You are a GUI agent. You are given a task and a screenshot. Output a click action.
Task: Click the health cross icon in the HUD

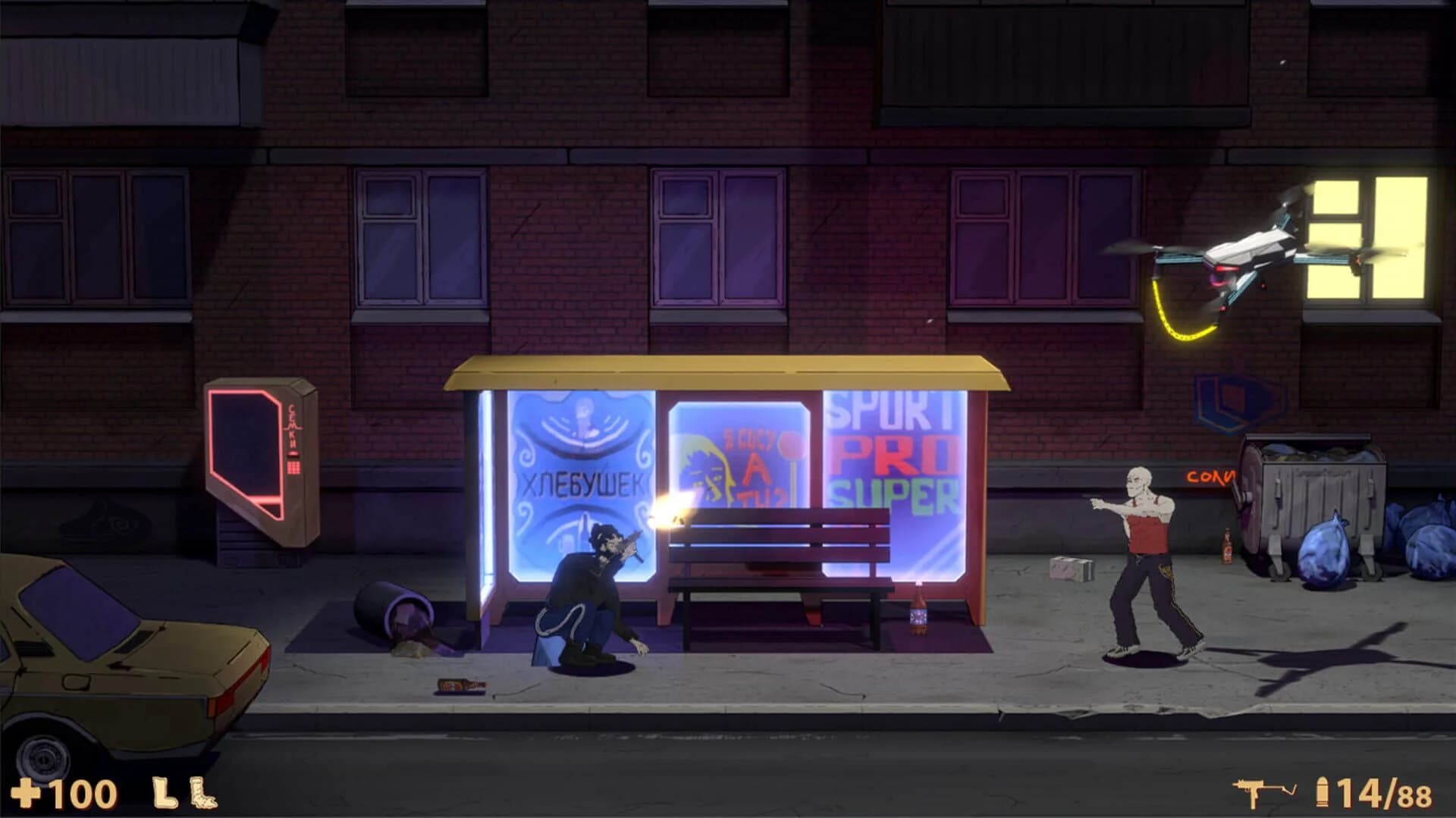25,793
